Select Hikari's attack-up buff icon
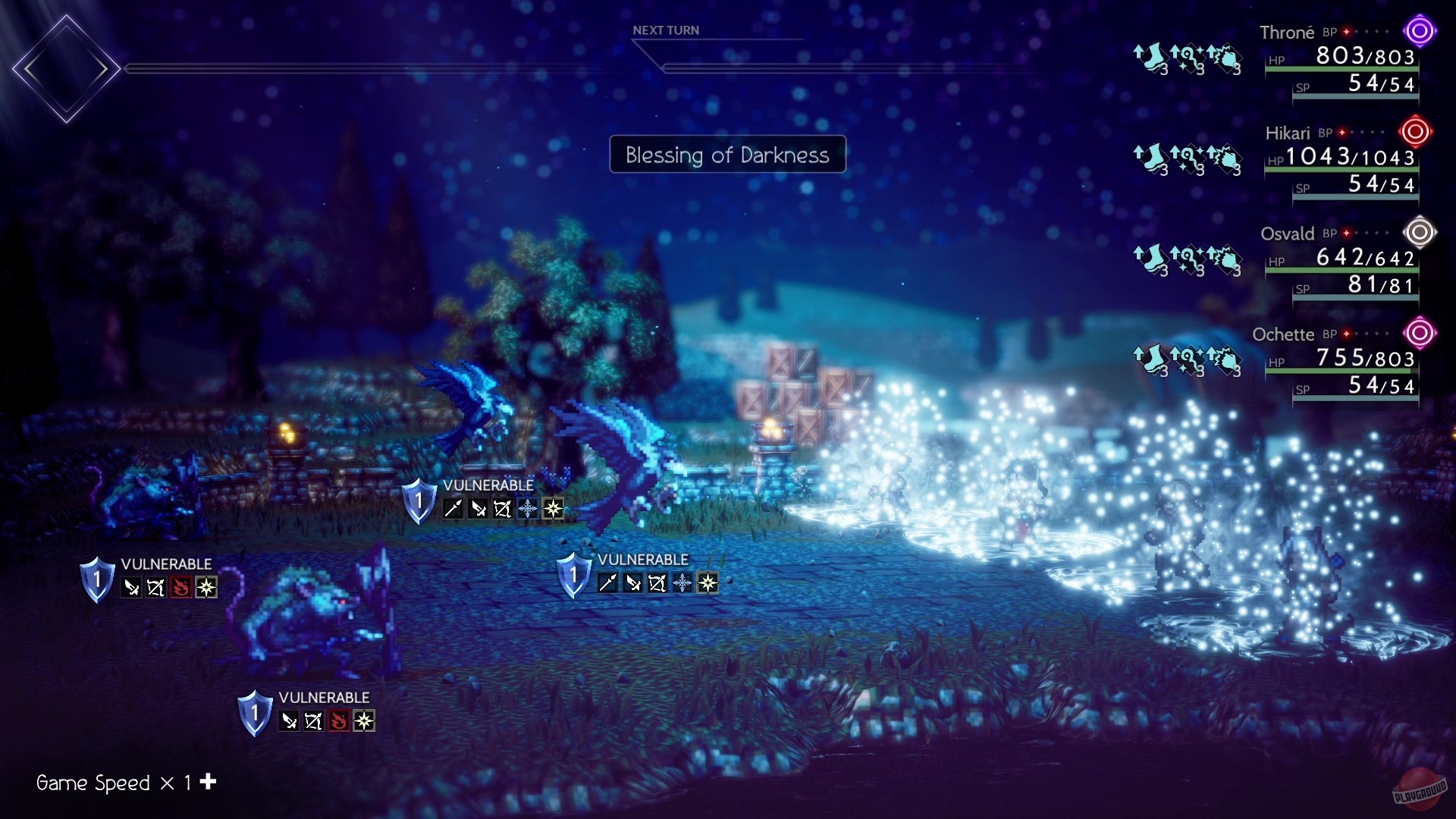 coord(1226,157)
